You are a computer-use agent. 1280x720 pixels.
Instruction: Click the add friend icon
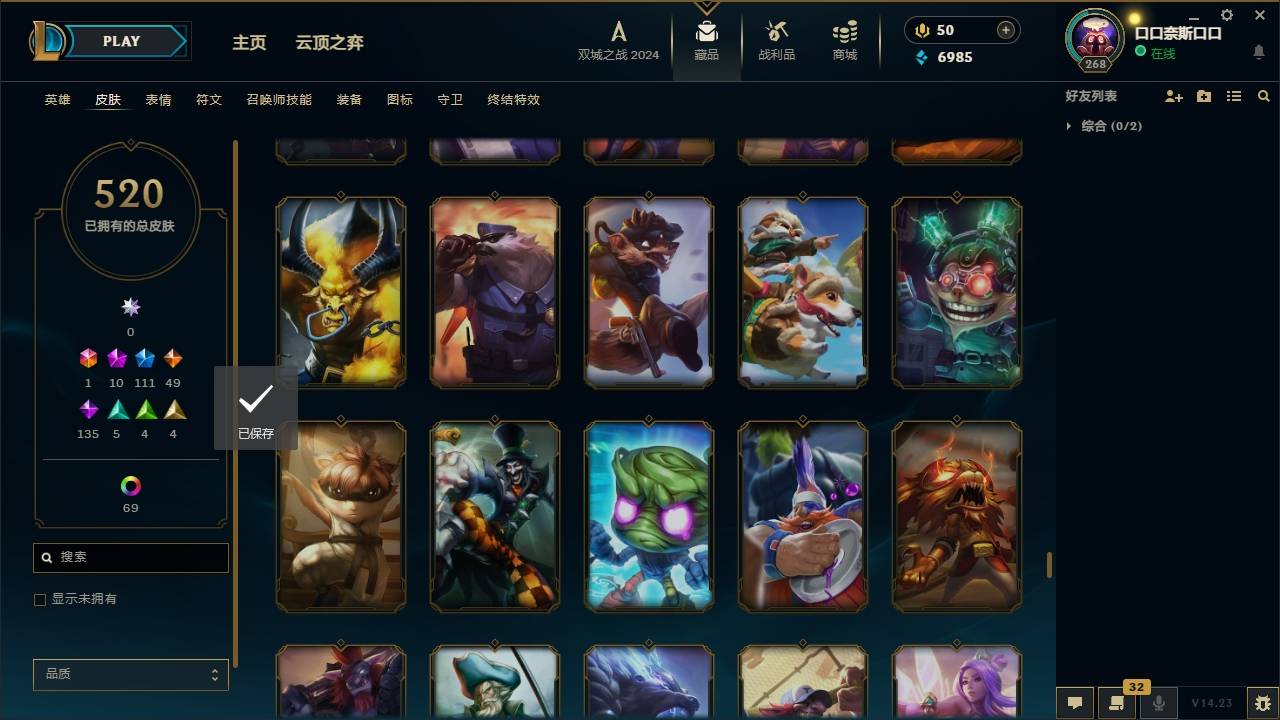coord(1174,96)
